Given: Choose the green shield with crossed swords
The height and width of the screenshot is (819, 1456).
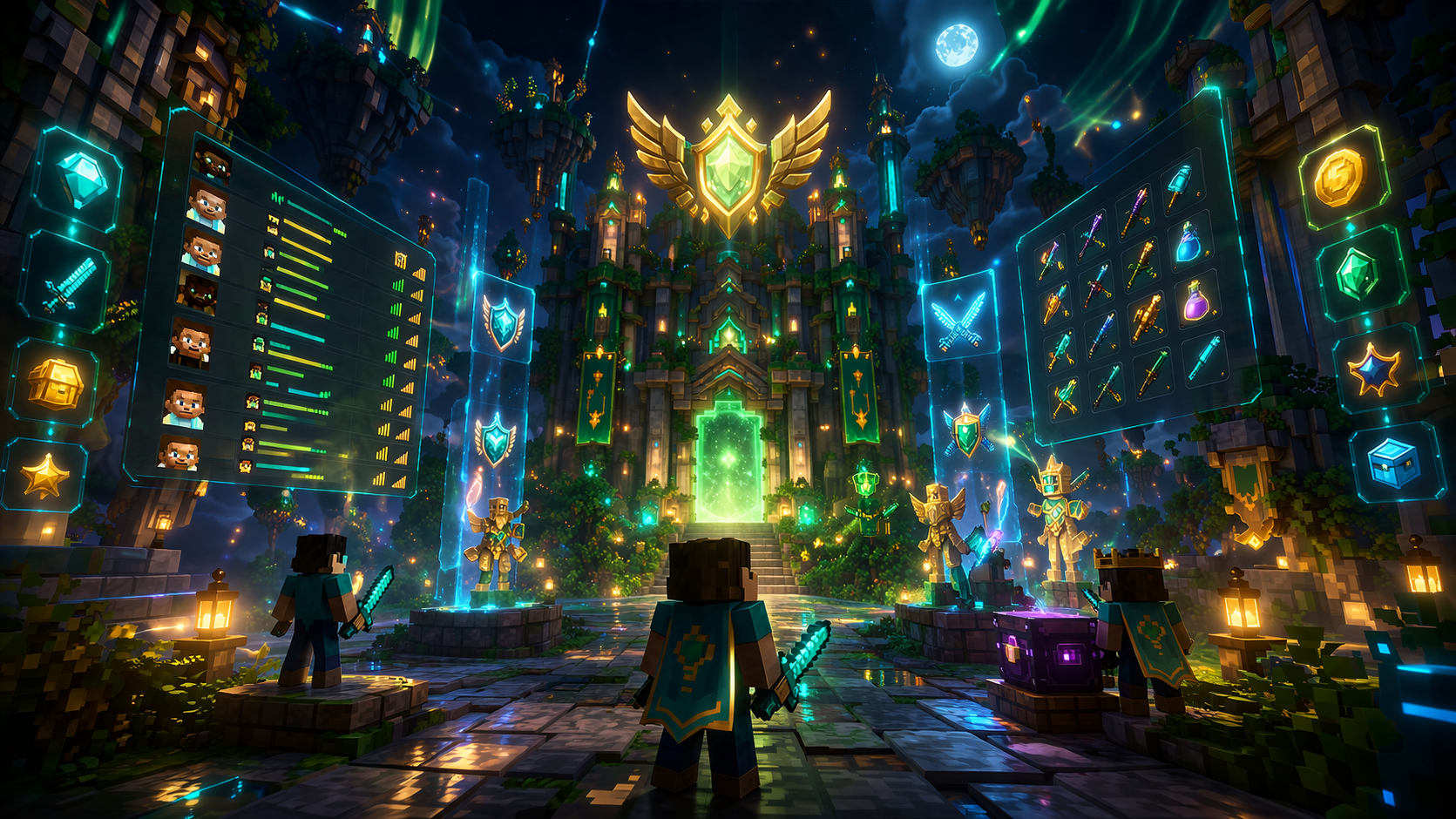Looking at the screenshot, I should click(967, 431).
